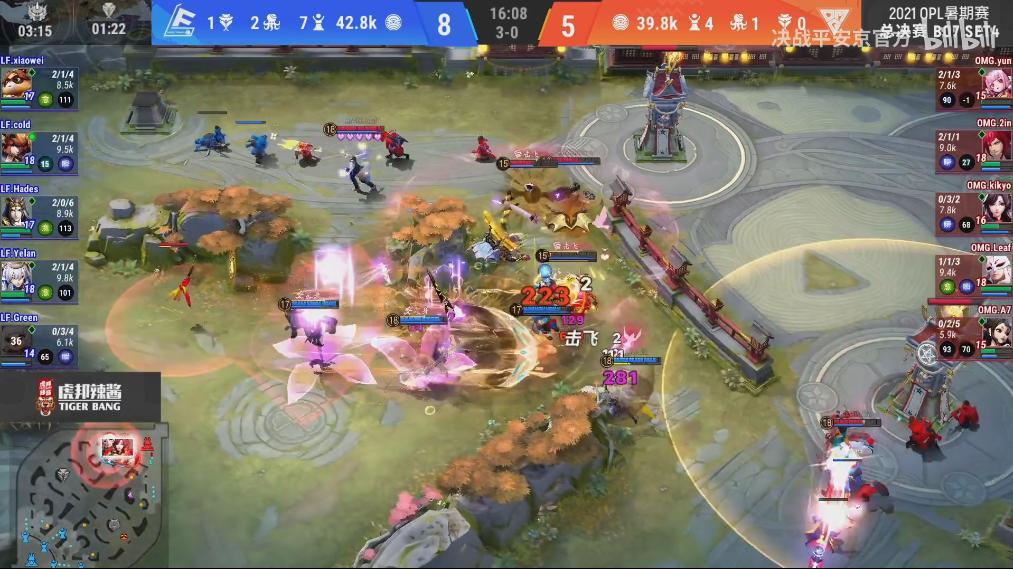Choose OMG.2in's red-haired hero portrait
The height and width of the screenshot is (569, 1013).
coord(995,146)
